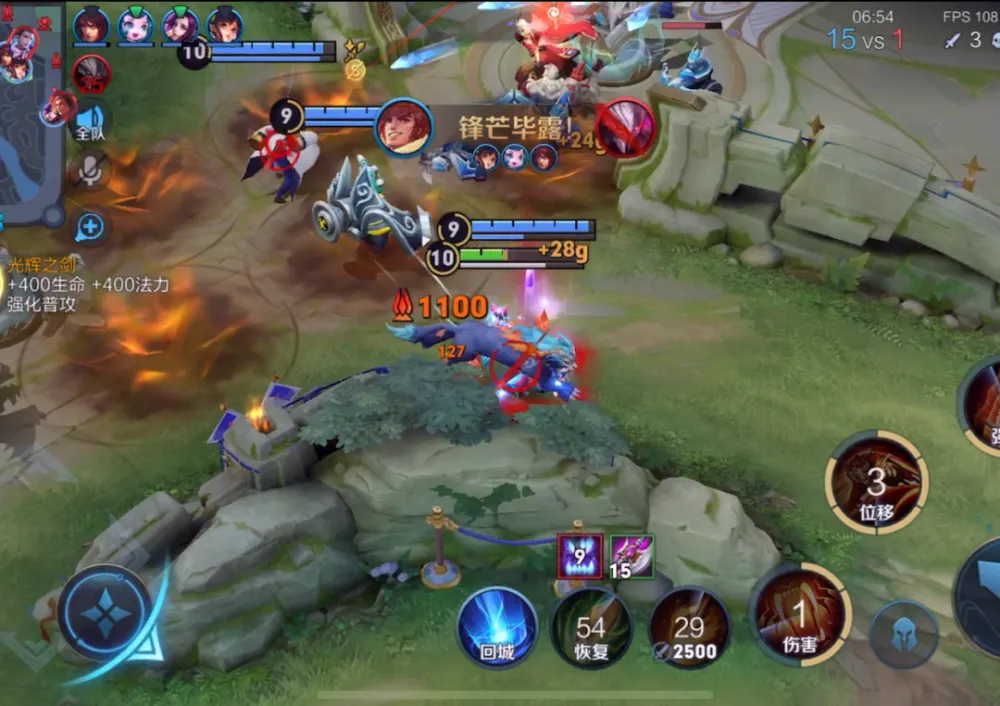The image size is (1000, 706).
Task: Toggle the muted microphone button
Action: (x=90, y=172)
